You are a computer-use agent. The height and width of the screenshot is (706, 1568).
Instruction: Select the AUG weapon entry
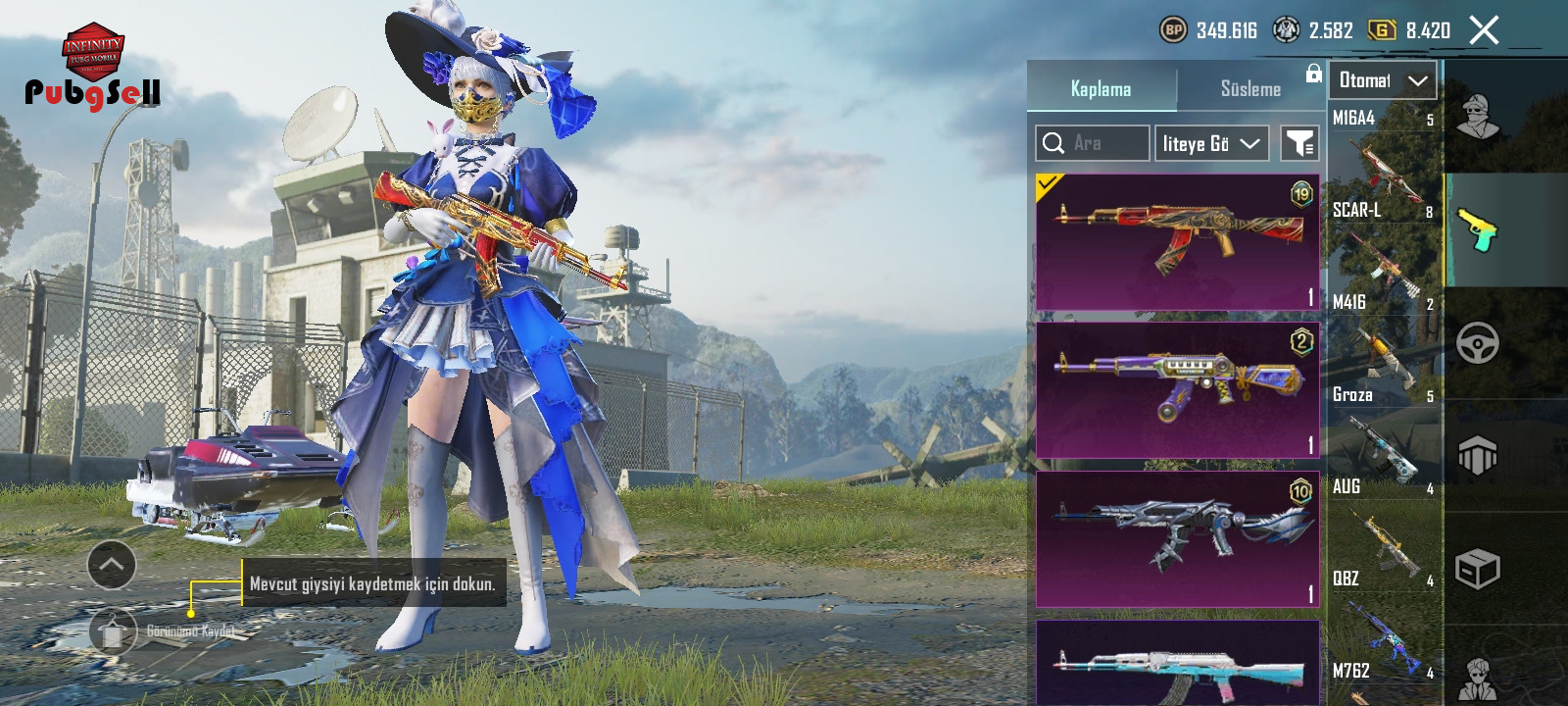coord(1384,522)
